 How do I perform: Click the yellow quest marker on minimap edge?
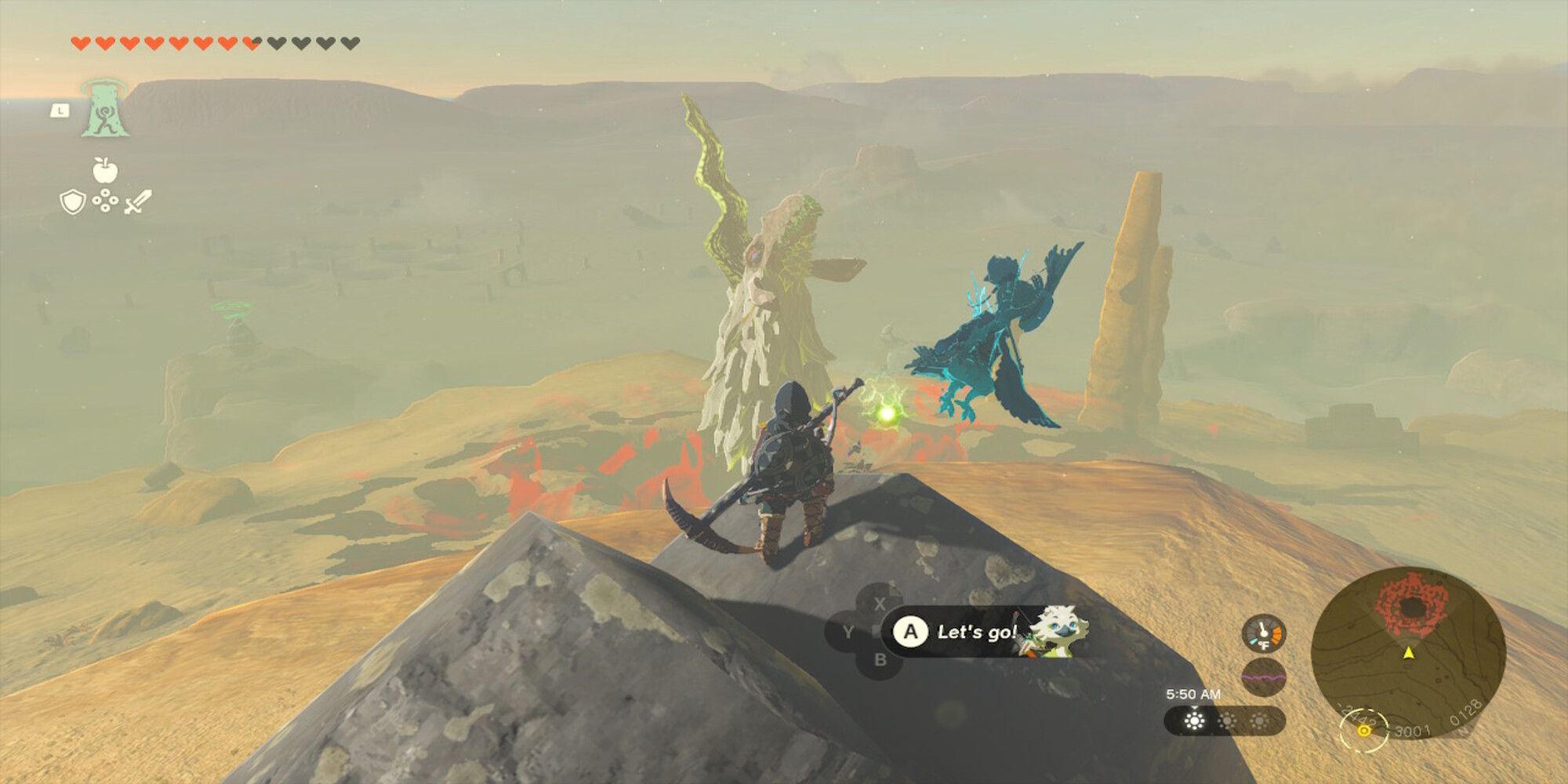(x=1364, y=730)
